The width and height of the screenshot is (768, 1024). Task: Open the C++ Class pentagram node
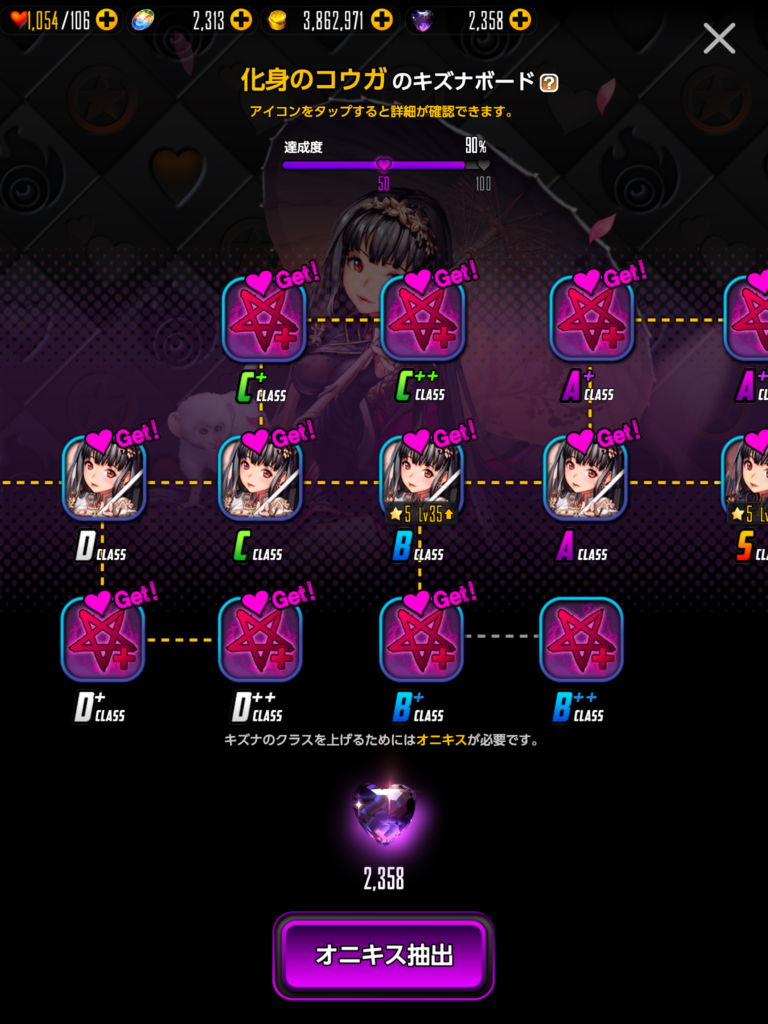(x=422, y=319)
